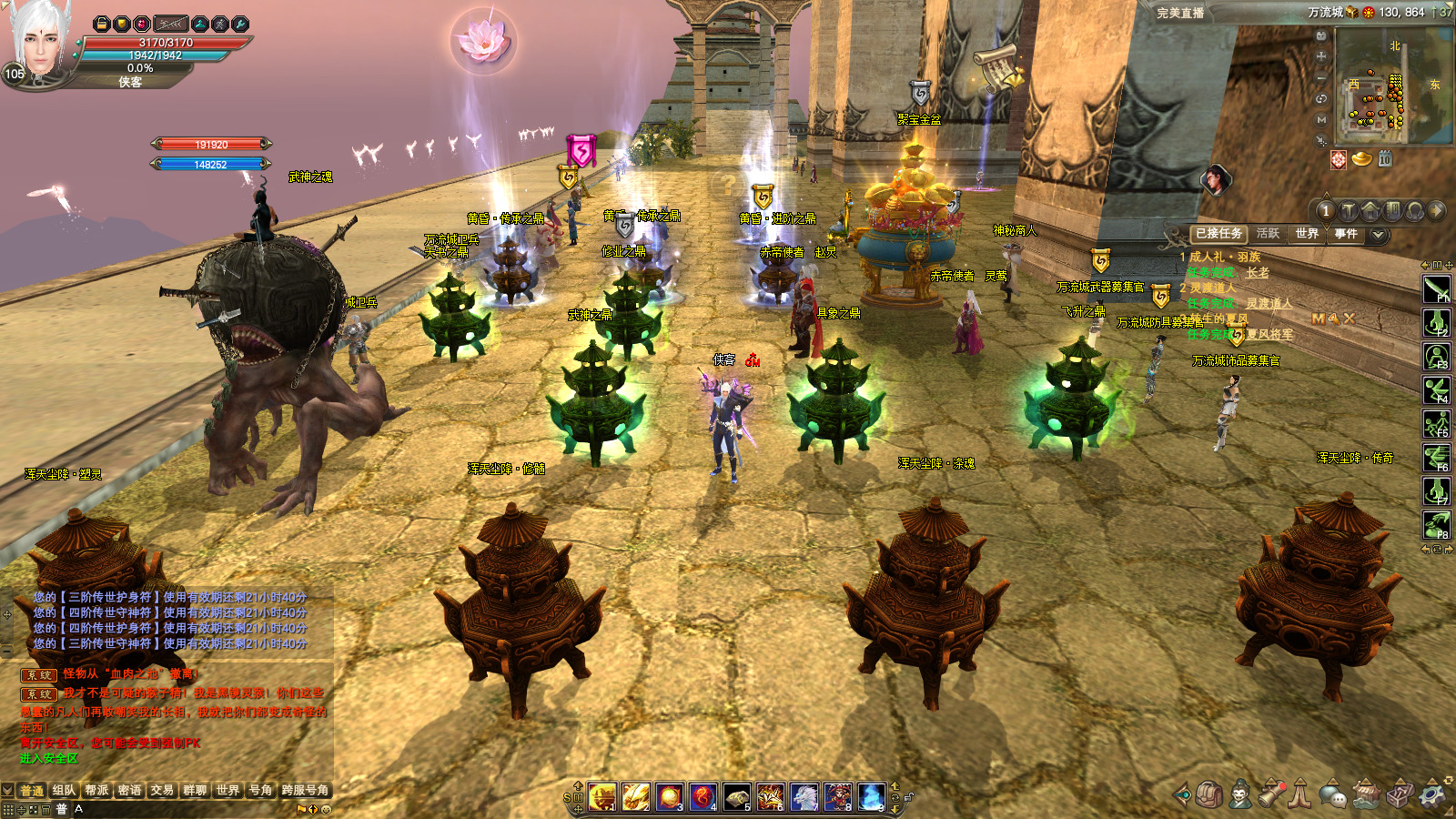Switch to the 交易 (Trade) chat tab
The height and width of the screenshot is (819, 1456).
tap(162, 790)
